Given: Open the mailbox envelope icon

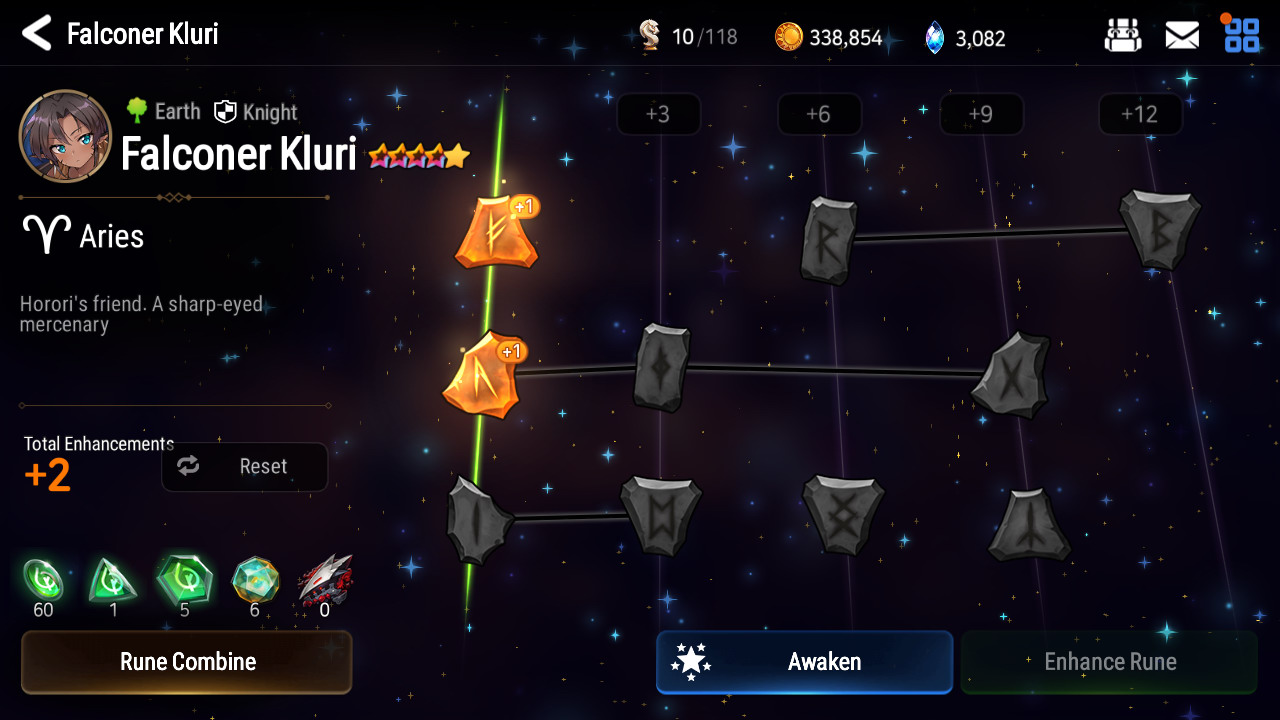Looking at the screenshot, I should (1182, 36).
